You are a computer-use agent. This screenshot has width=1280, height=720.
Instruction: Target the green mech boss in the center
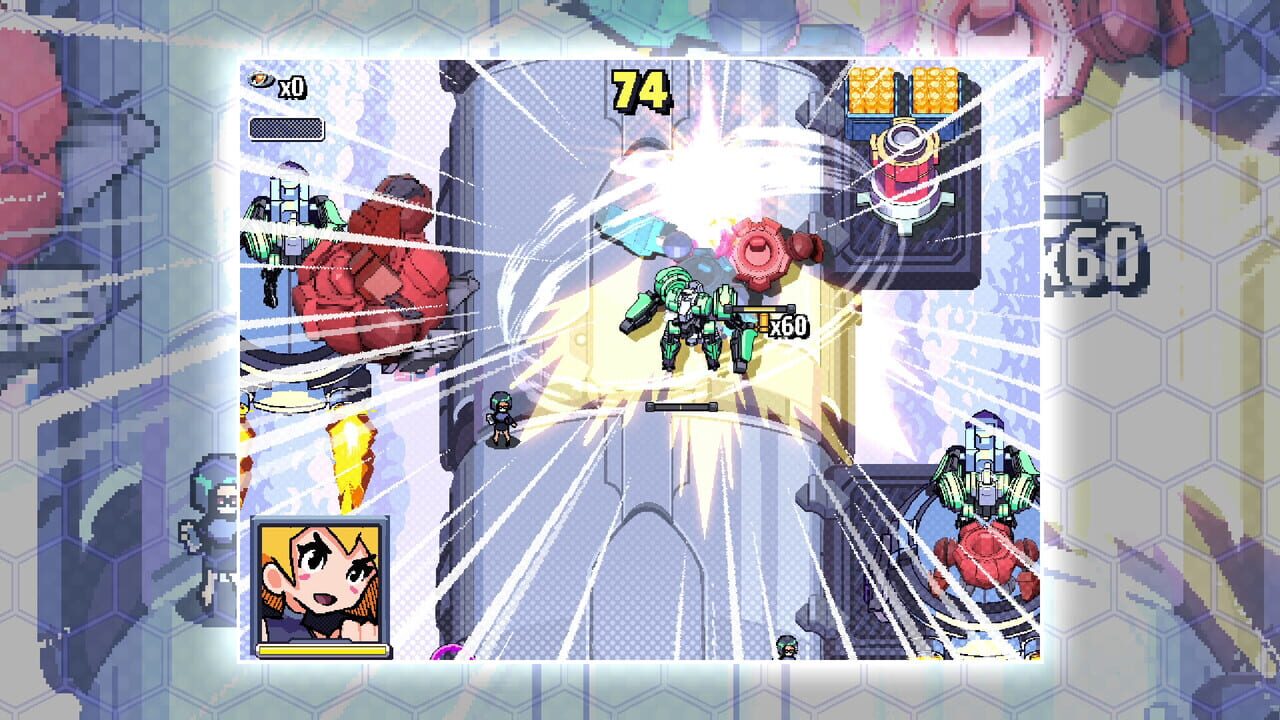coord(700,320)
